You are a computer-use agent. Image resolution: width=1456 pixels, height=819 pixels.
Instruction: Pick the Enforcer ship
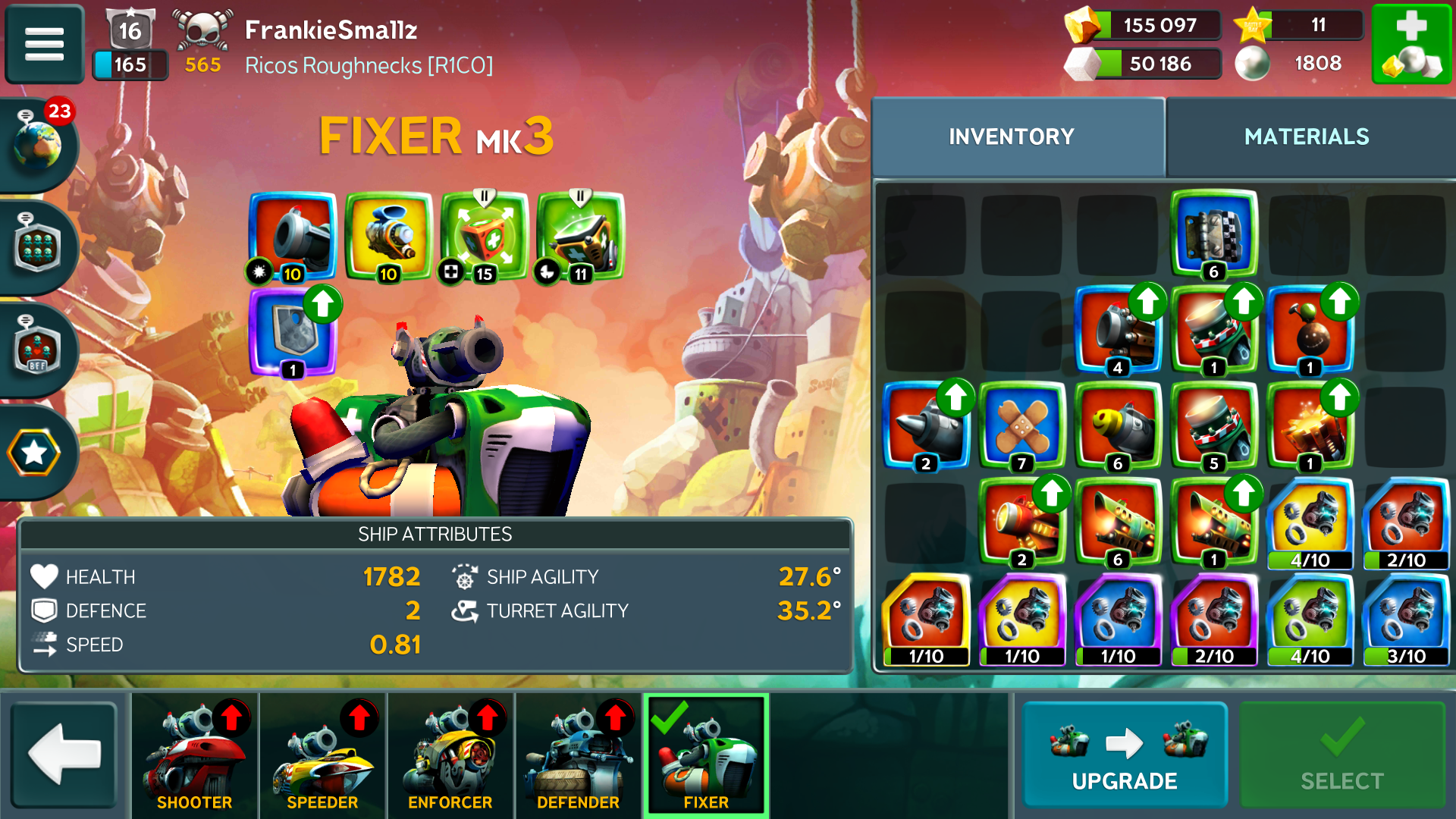(450, 755)
